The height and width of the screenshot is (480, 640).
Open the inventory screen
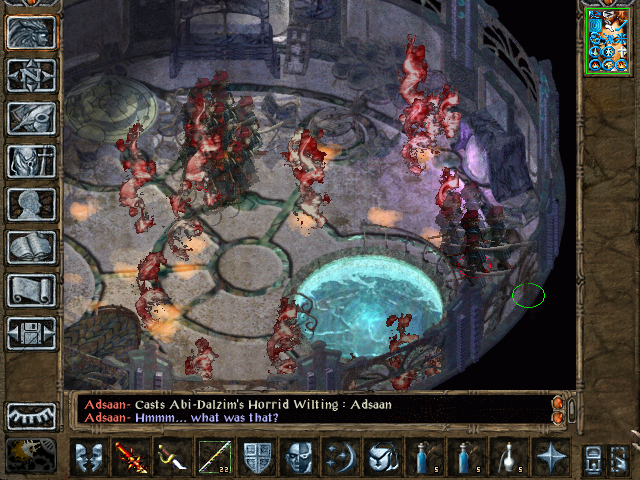pos(31,161)
